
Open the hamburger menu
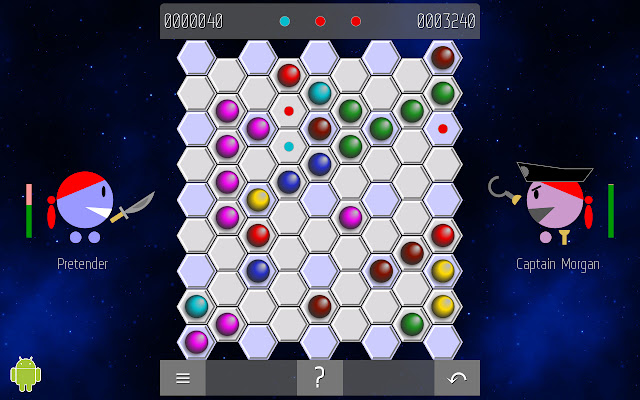click(x=183, y=378)
